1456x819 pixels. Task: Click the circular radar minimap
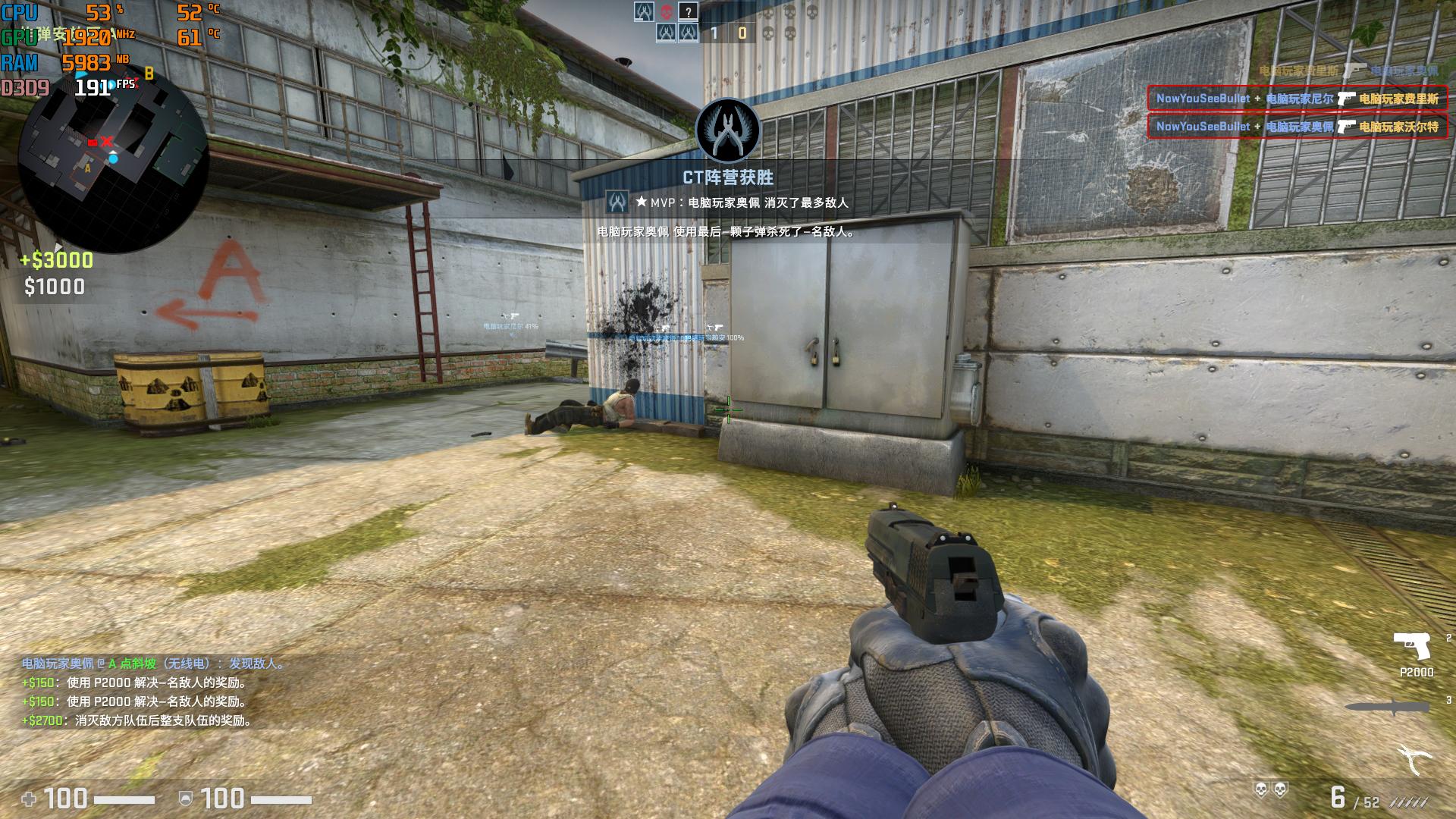tap(112, 155)
